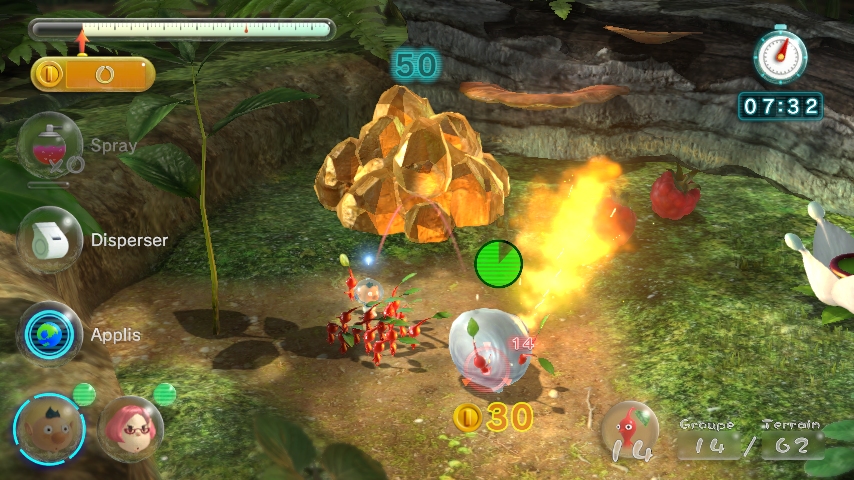Open the Applis menu bubble
This screenshot has width=854, height=480.
pos(49,333)
